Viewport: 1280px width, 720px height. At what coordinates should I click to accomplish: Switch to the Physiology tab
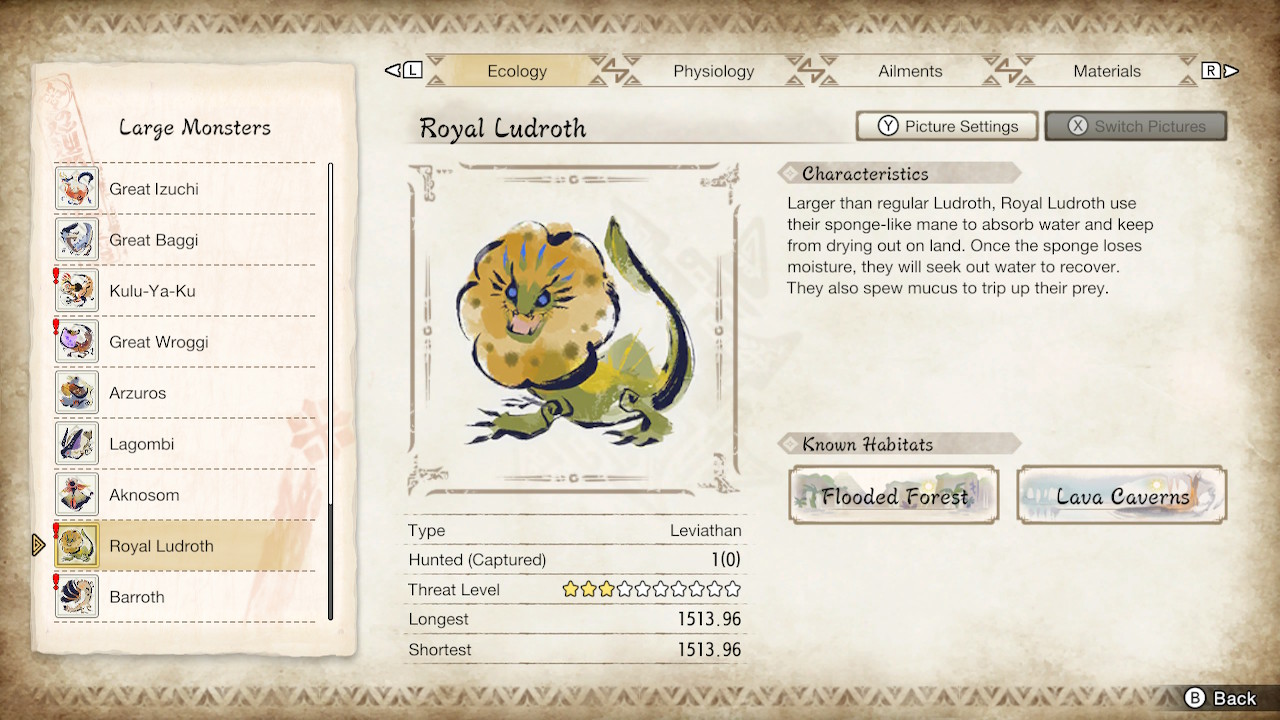713,71
